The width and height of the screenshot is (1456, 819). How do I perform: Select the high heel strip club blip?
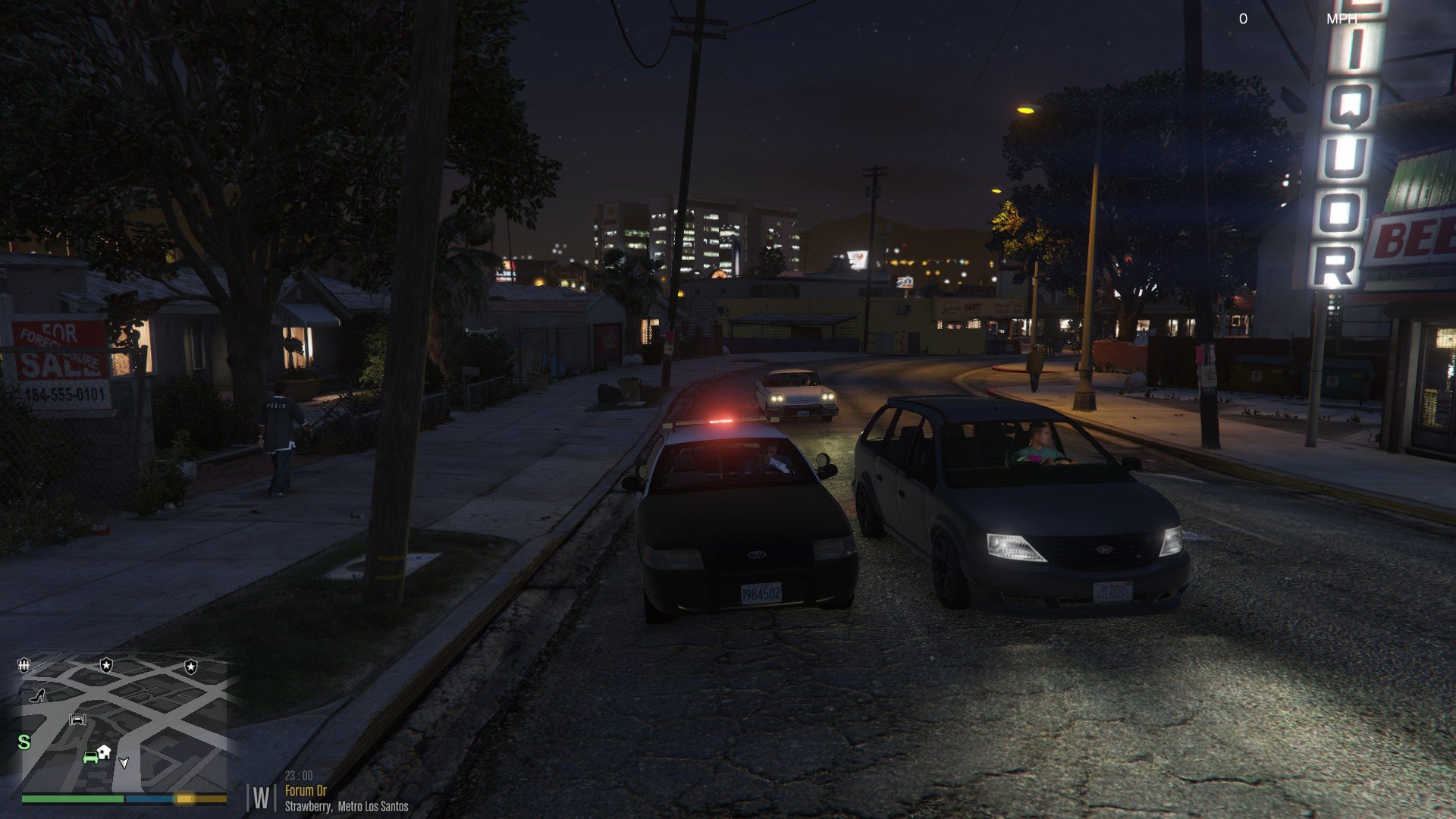click(36, 695)
